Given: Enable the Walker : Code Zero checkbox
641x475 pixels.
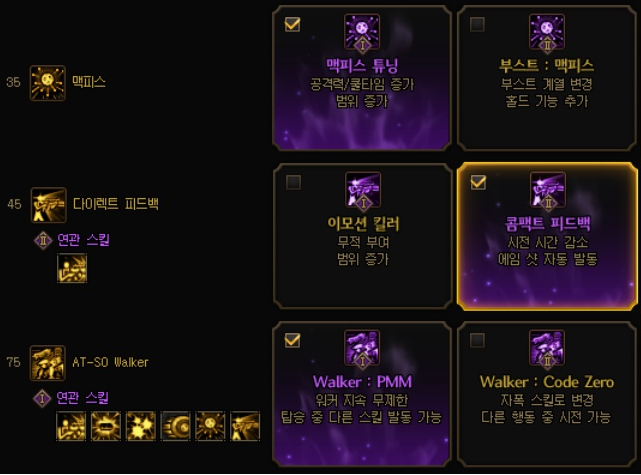Looking at the screenshot, I should (x=477, y=340).
